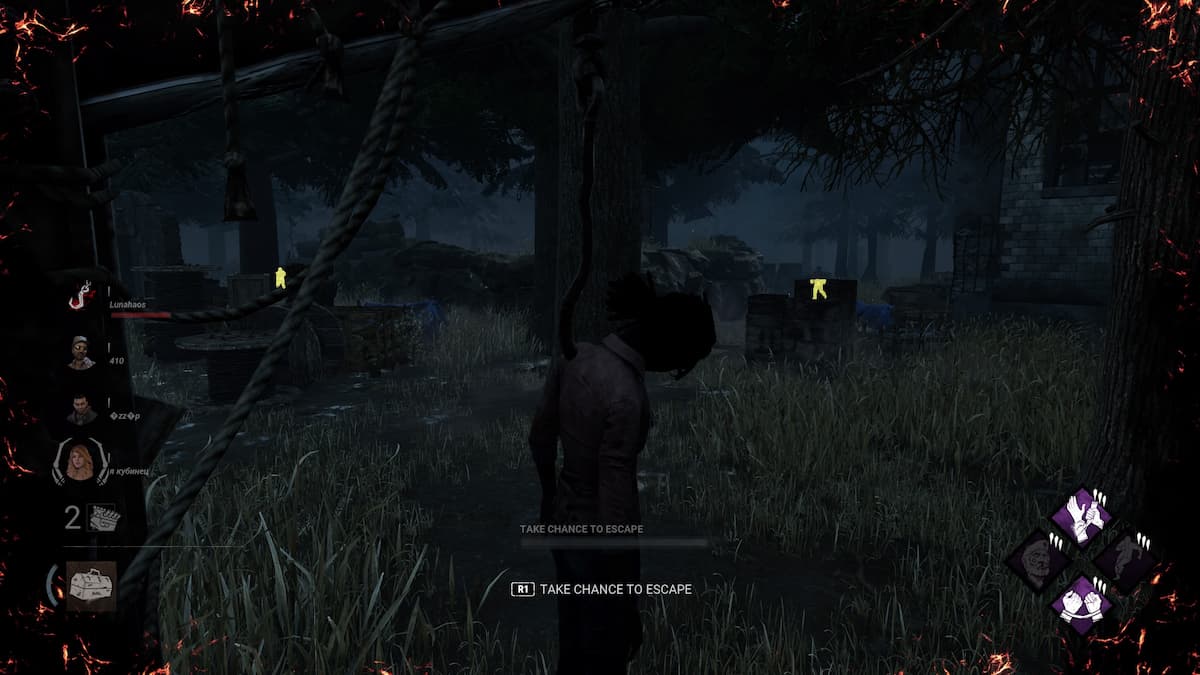Viewport: 1200px width, 675px height.
Task: Choose the dimmed running figure perk
Action: (x=1127, y=560)
